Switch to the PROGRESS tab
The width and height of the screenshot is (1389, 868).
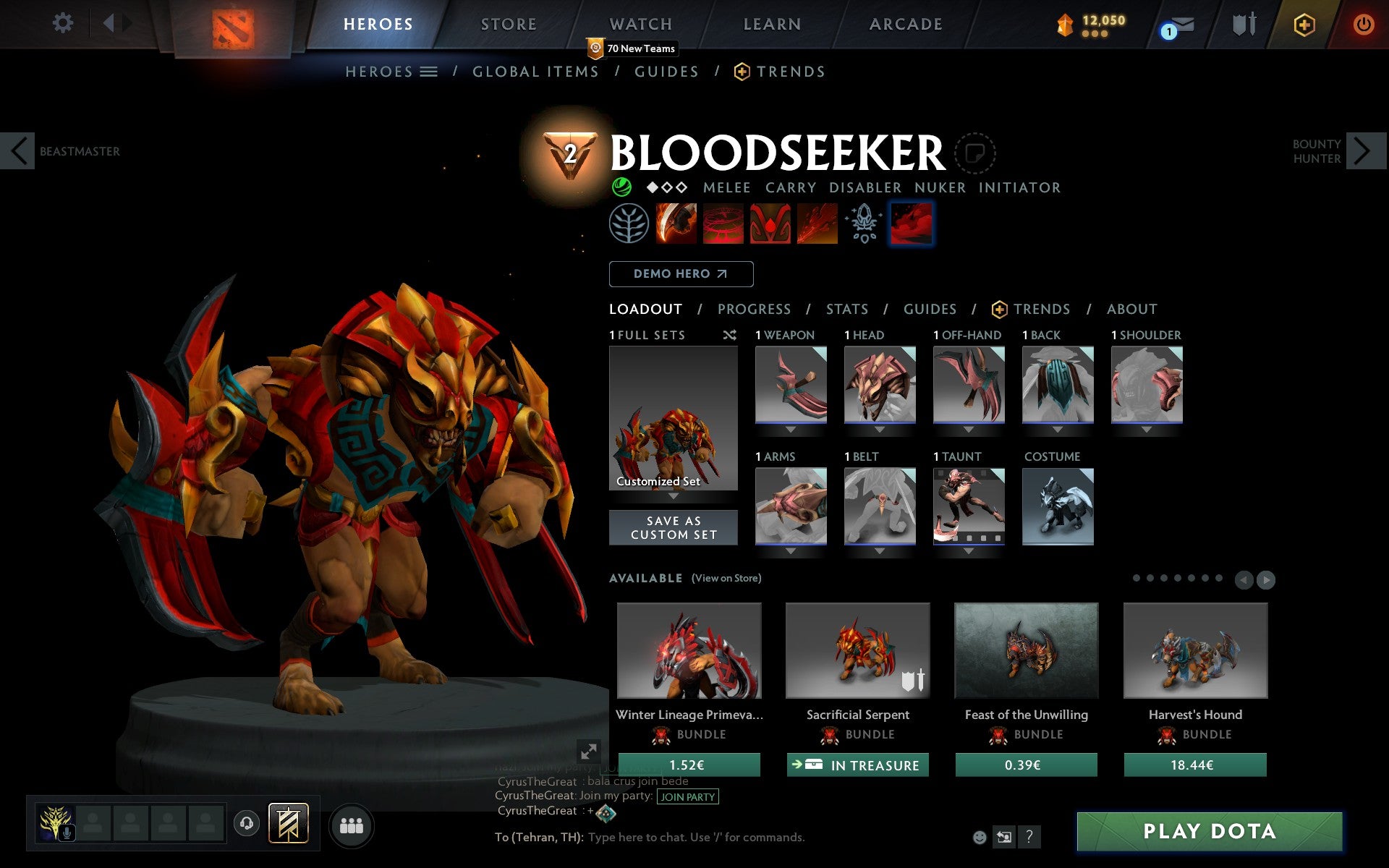point(753,309)
